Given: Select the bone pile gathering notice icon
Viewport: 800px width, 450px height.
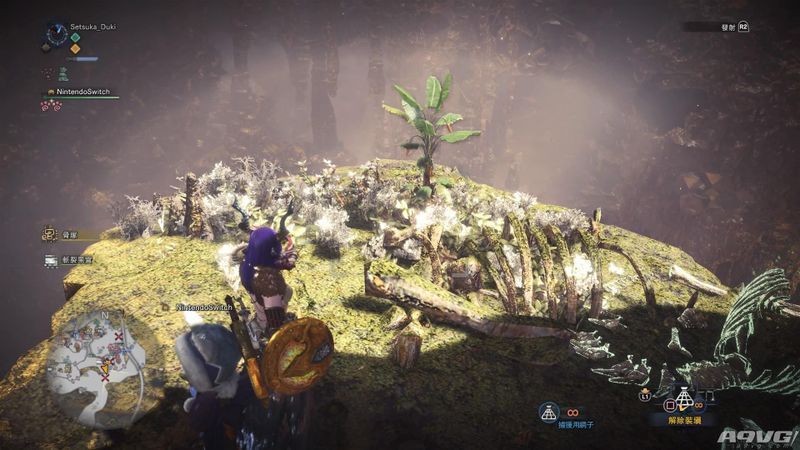Looking at the screenshot, I should tap(49, 234).
